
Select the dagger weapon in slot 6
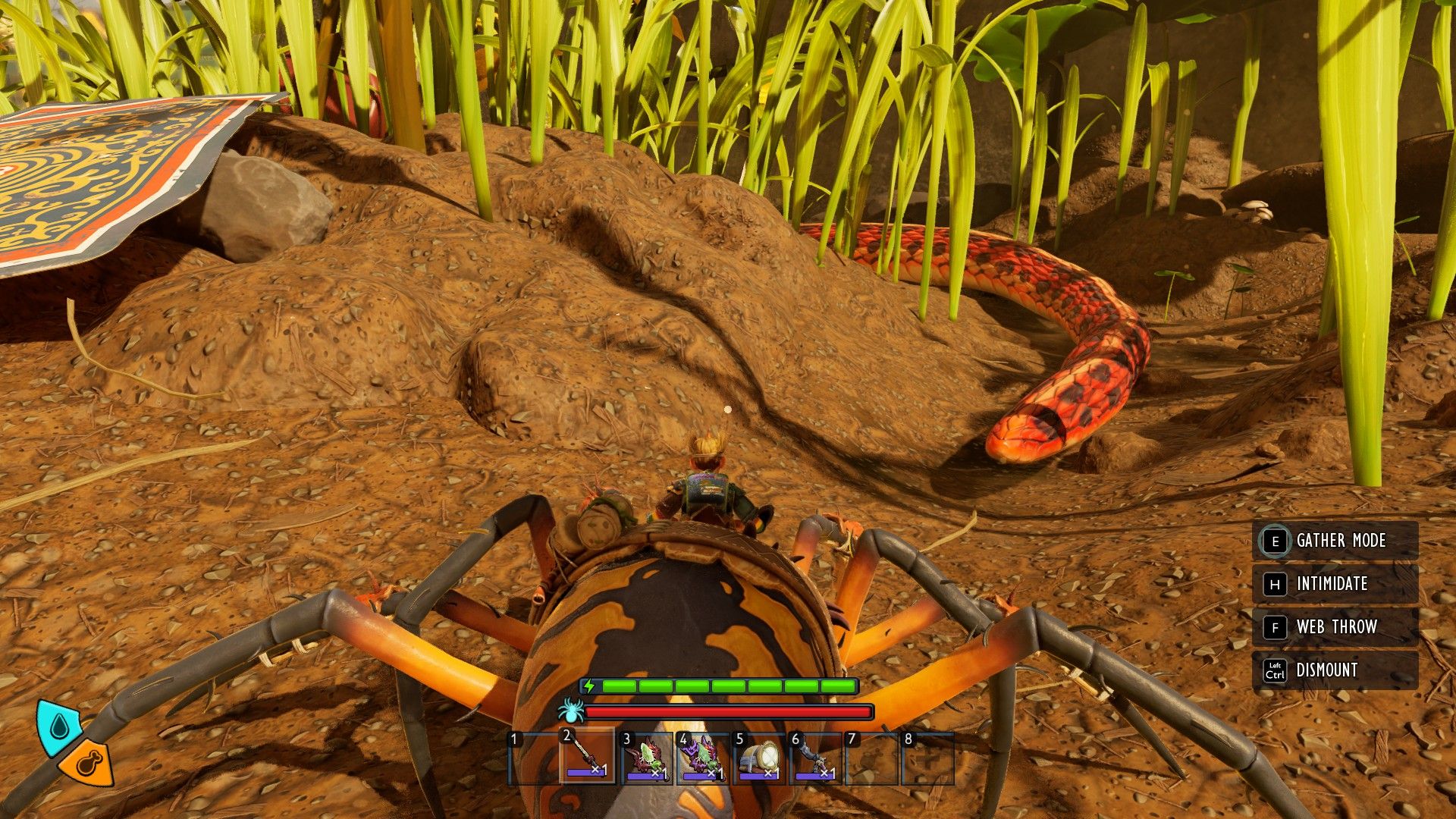click(x=814, y=758)
